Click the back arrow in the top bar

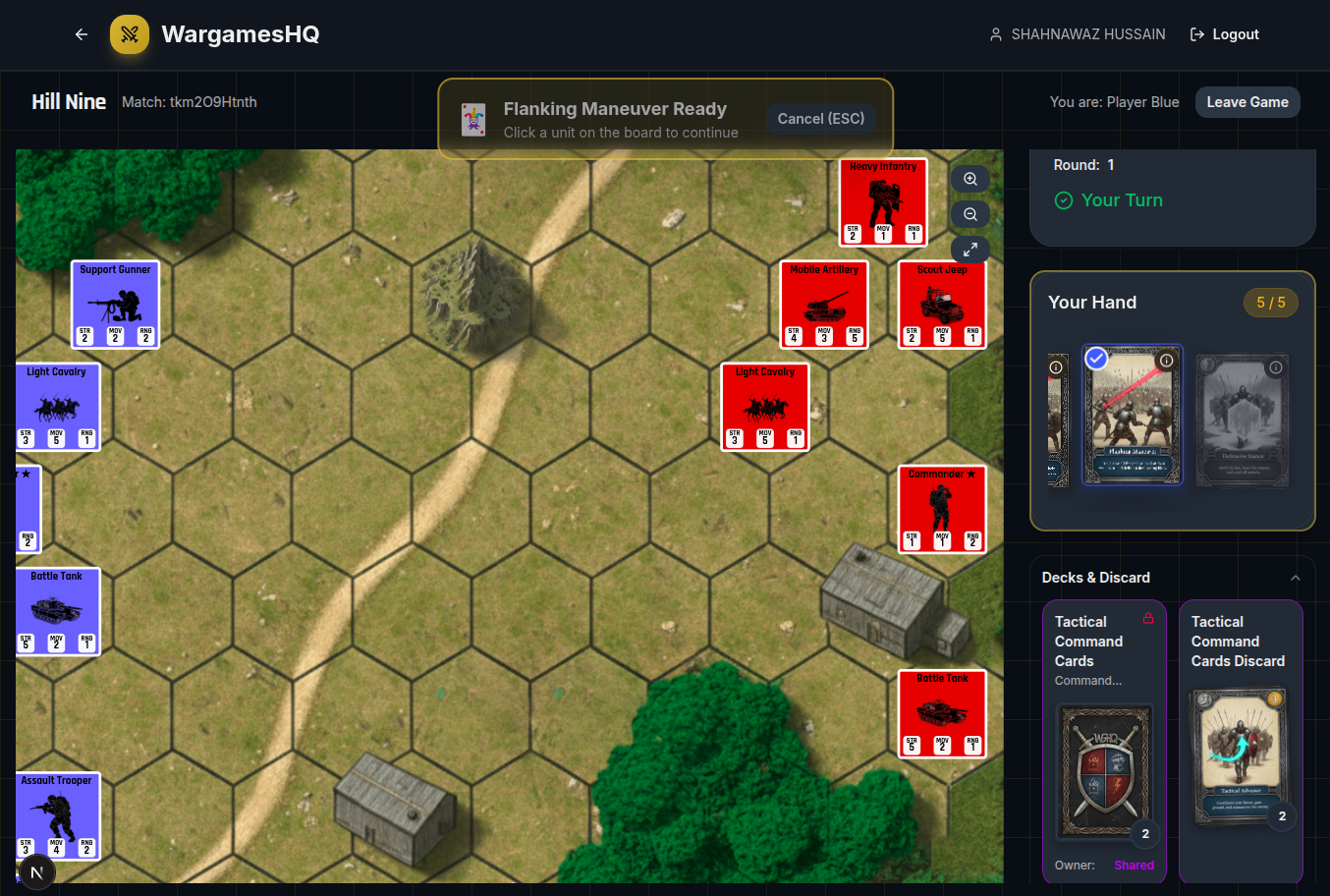tap(81, 33)
